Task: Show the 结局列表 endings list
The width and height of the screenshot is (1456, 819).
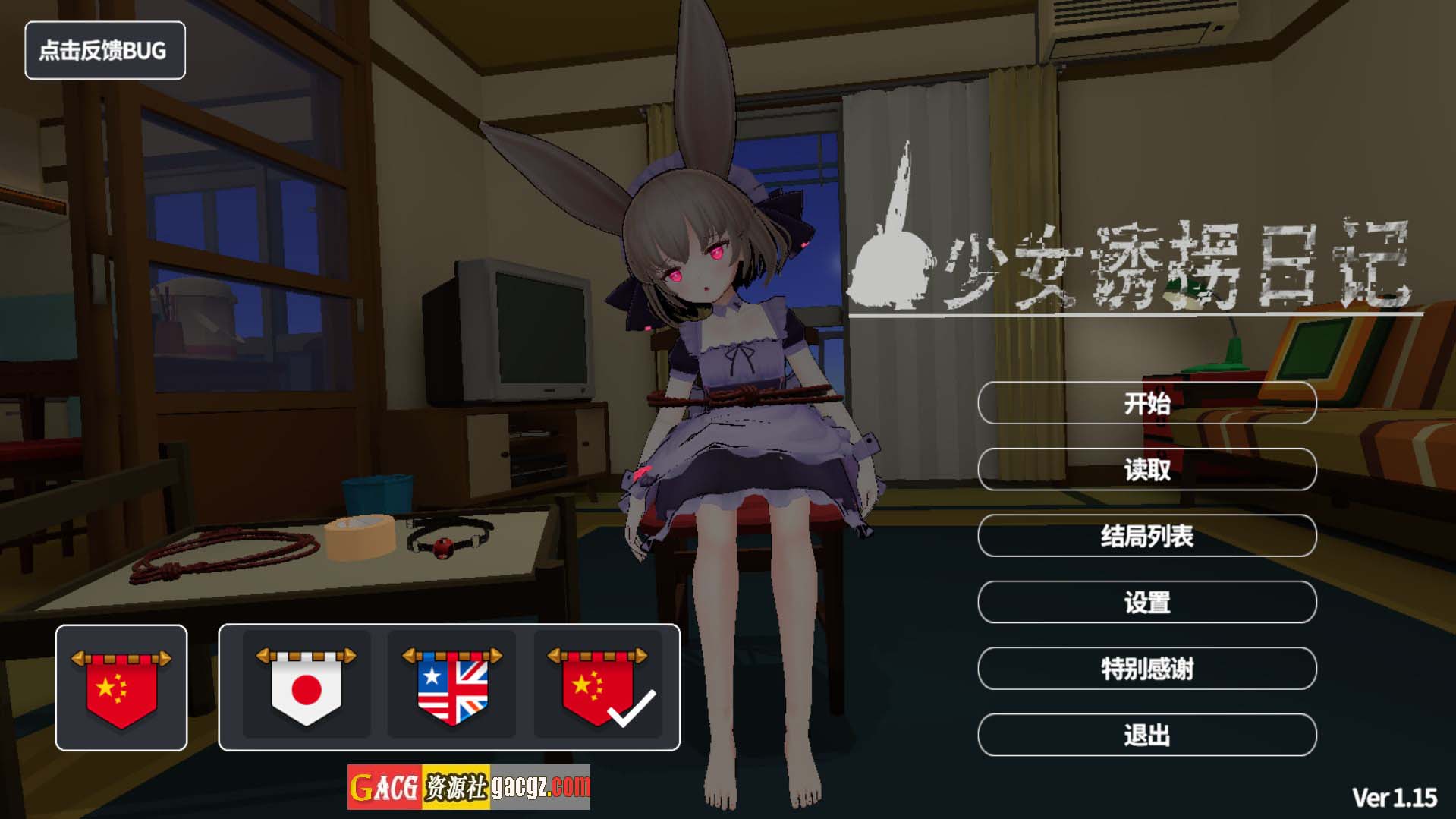Action: pyautogui.click(x=1146, y=536)
